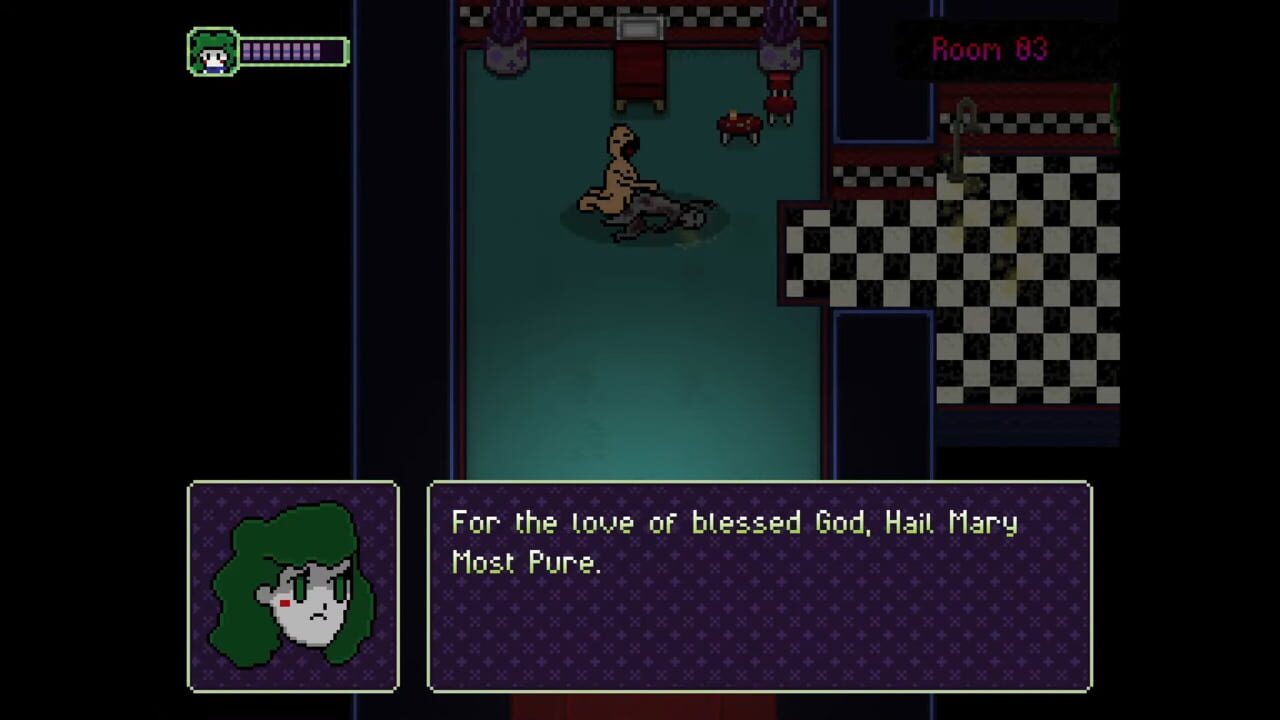The image size is (1280, 720).
Task: Click the red blood mark on the portrait's cheek
Action: pos(287,601)
